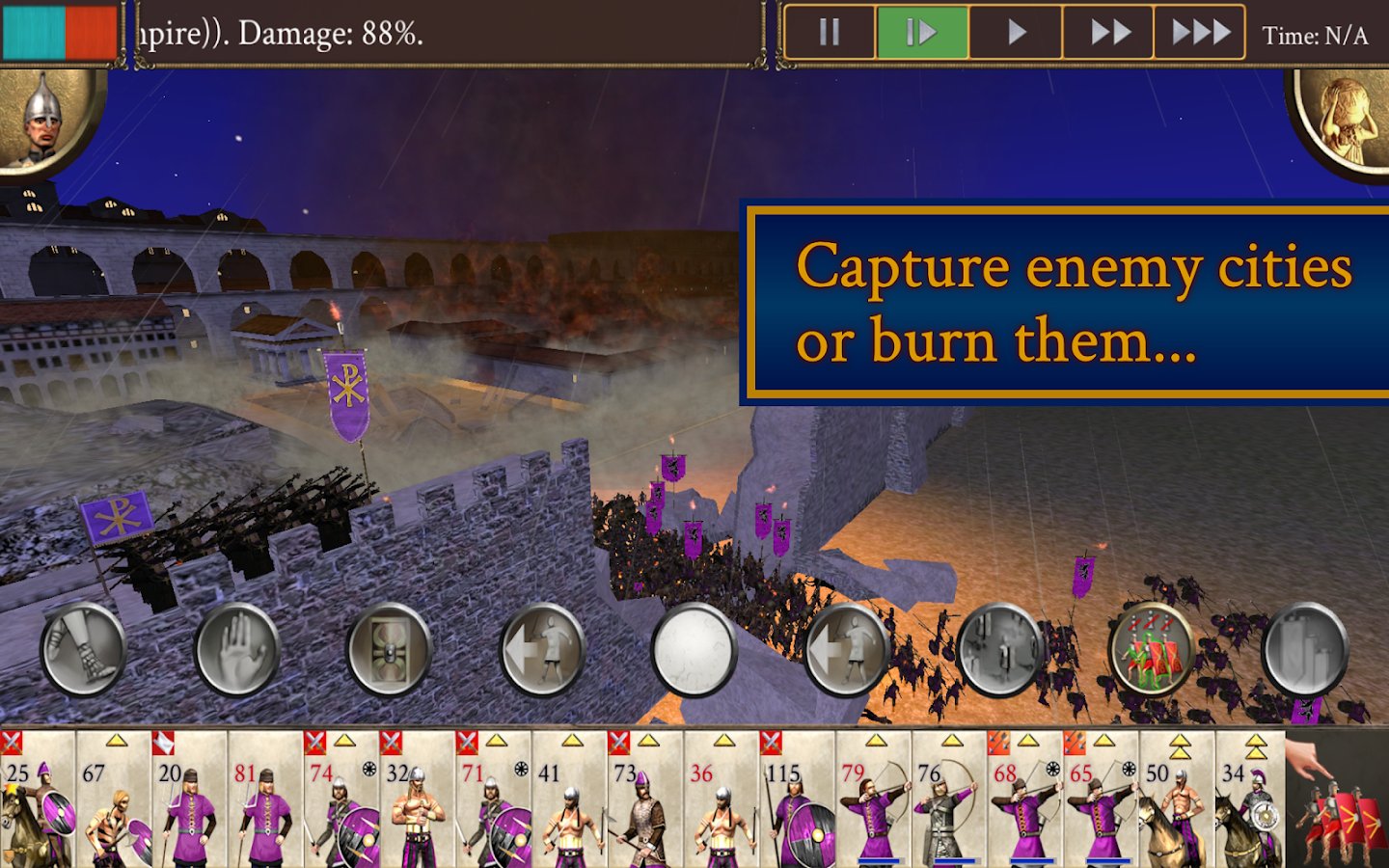Viewport: 1389px width, 868px height.
Task: Switch to triple fast-forward speed
Action: [x=1199, y=34]
